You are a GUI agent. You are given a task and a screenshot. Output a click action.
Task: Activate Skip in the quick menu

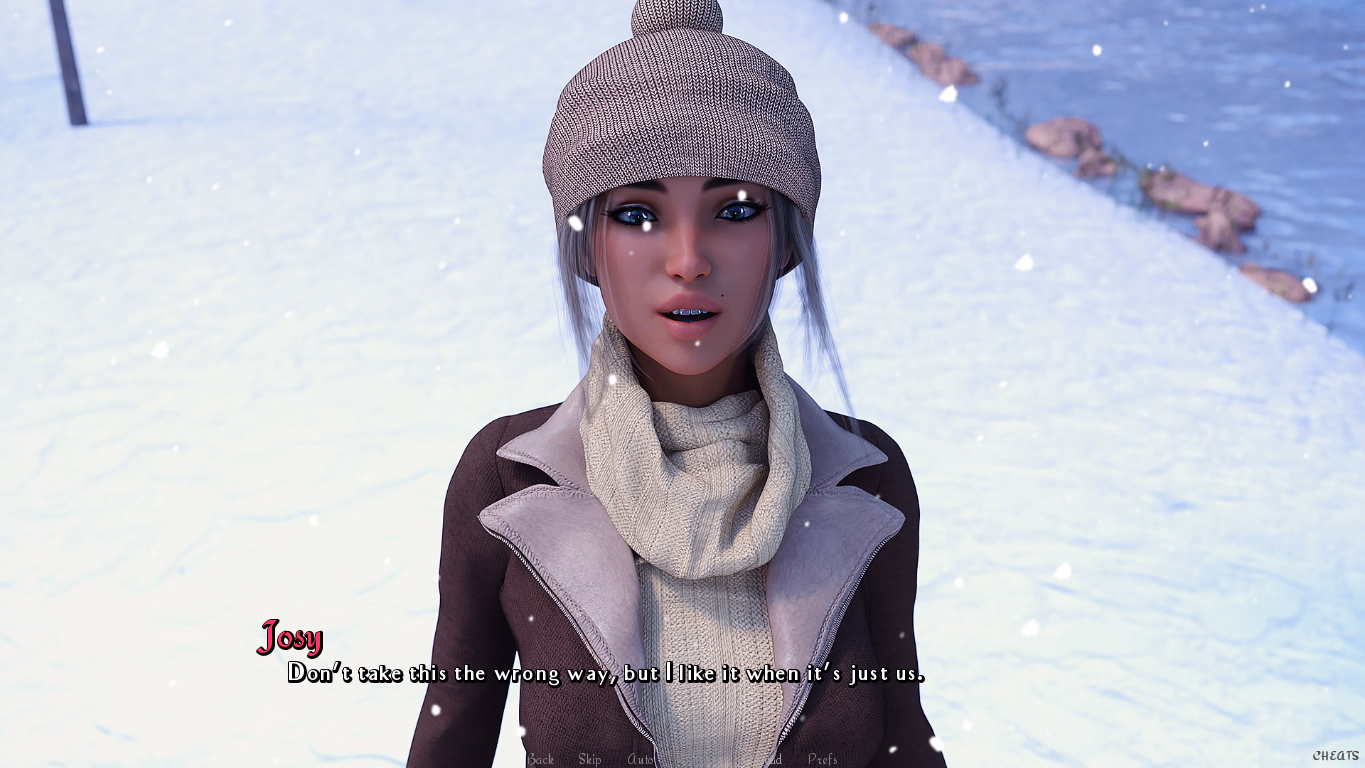590,759
